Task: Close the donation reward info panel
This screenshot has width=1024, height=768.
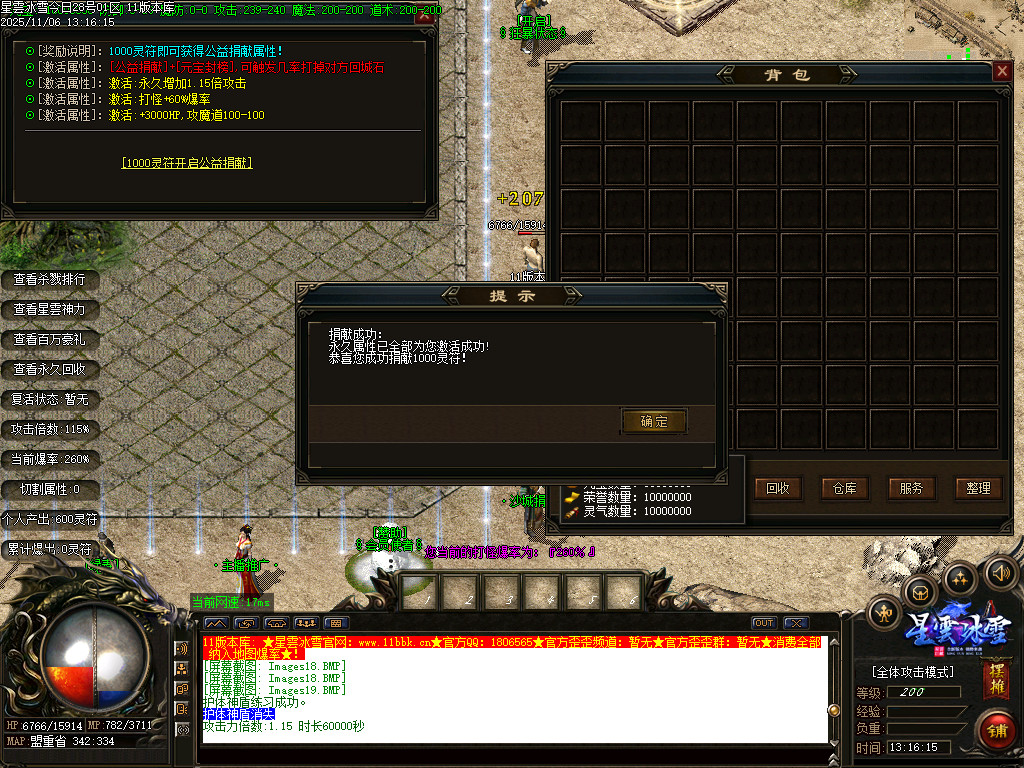Action: click(x=425, y=16)
